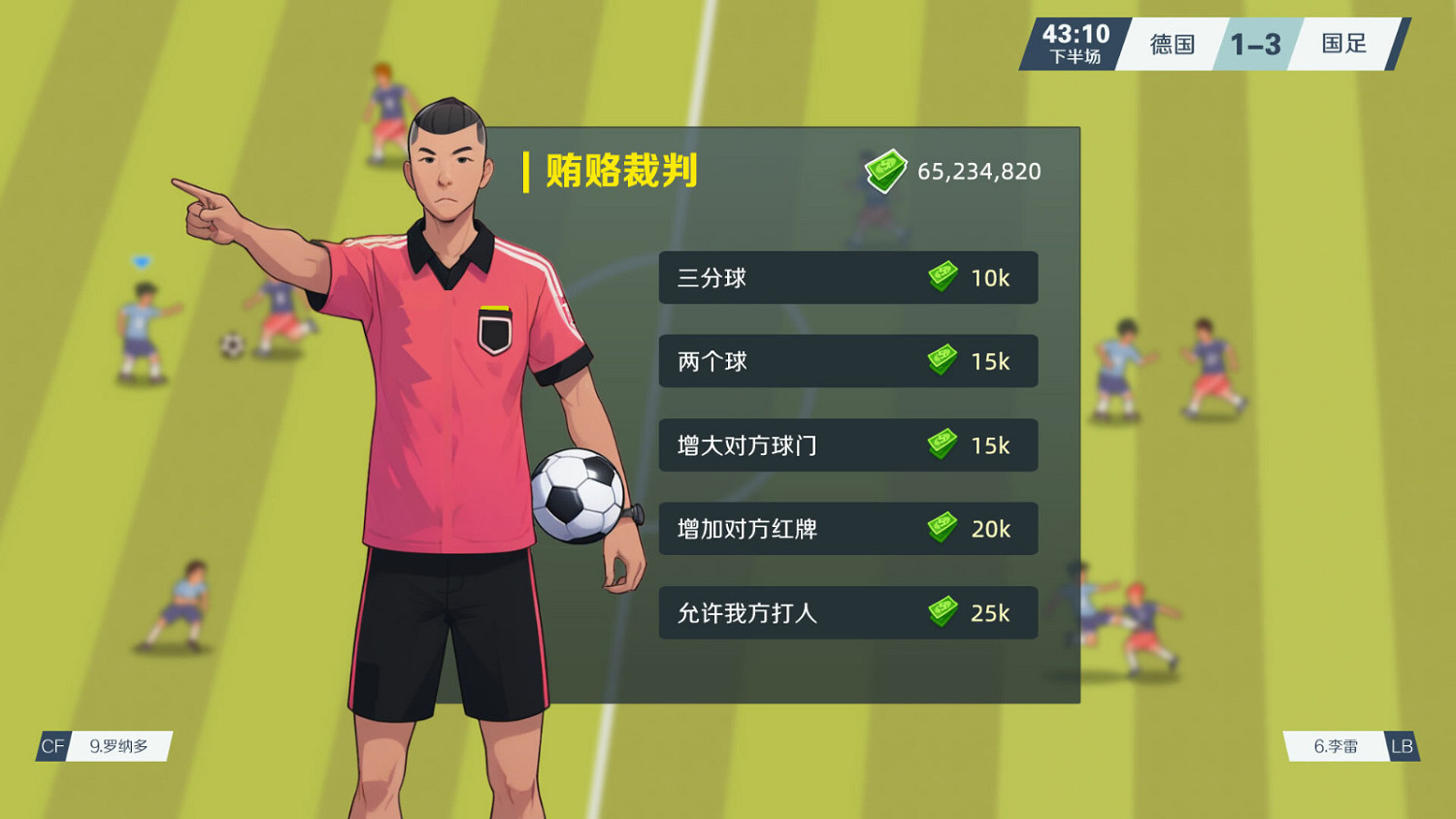The width and height of the screenshot is (1456, 819).
Task: Activate the 增加对方红牌 option for 20k
Action: coord(847,529)
